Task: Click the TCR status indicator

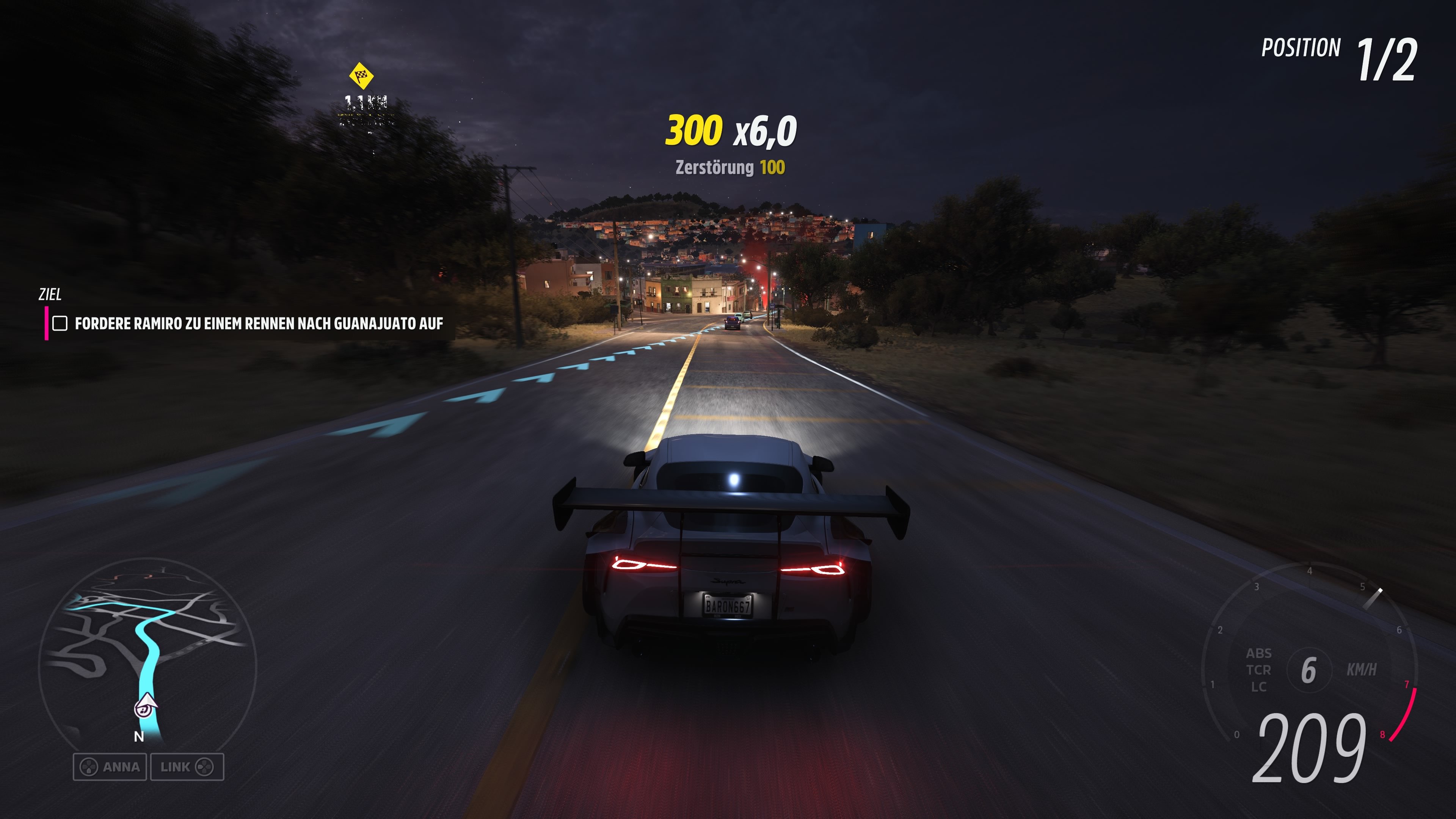Action: pos(1260,670)
